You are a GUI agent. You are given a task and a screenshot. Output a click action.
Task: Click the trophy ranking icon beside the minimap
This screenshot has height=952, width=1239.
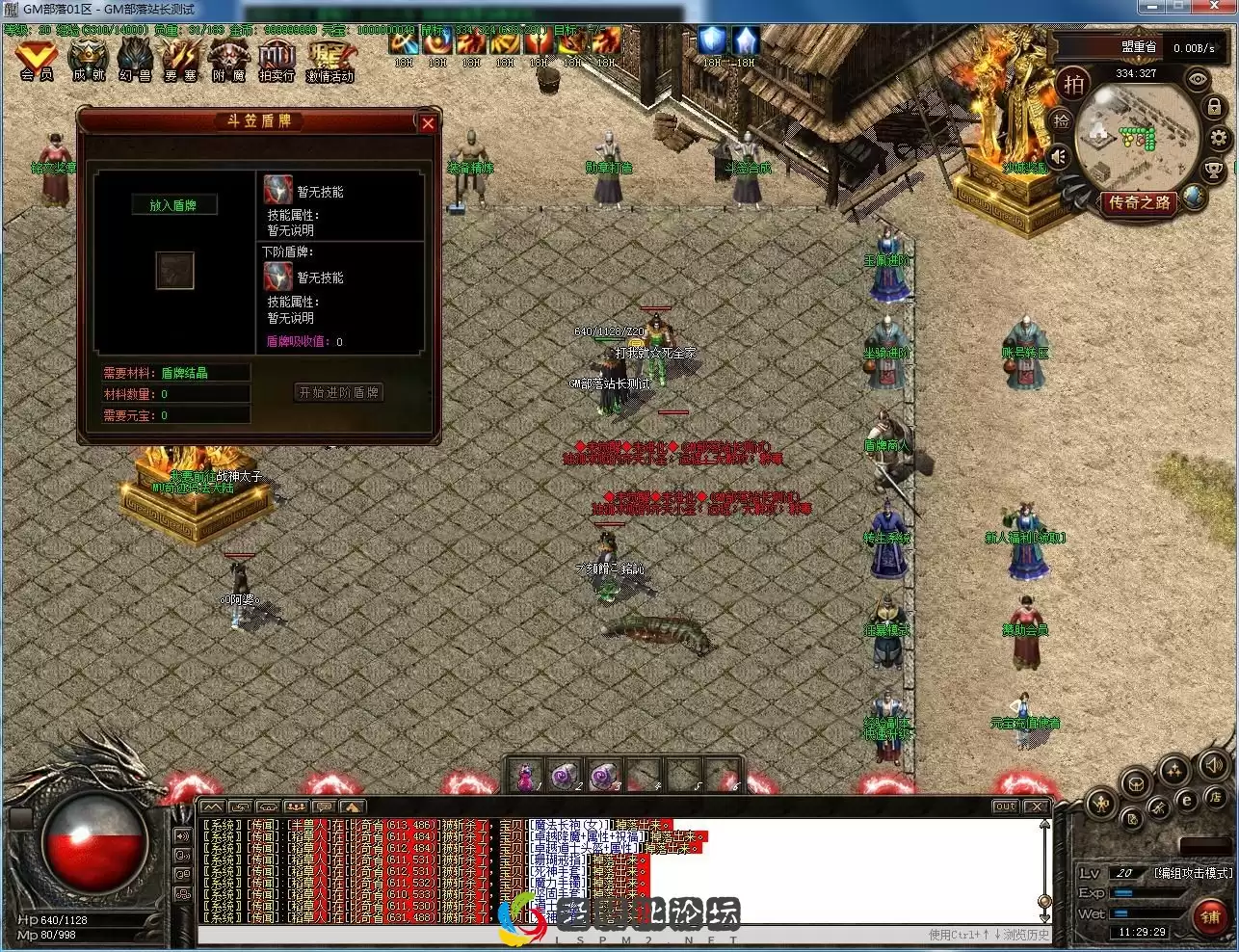[1214, 168]
